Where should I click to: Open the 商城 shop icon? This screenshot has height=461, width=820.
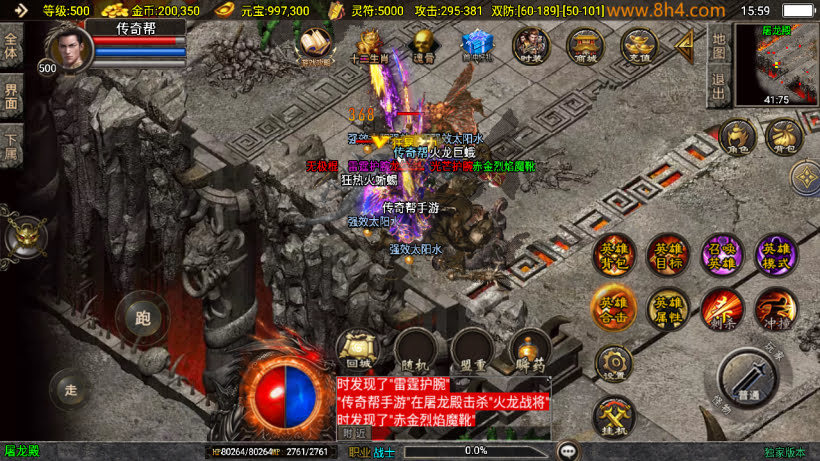coord(584,45)
